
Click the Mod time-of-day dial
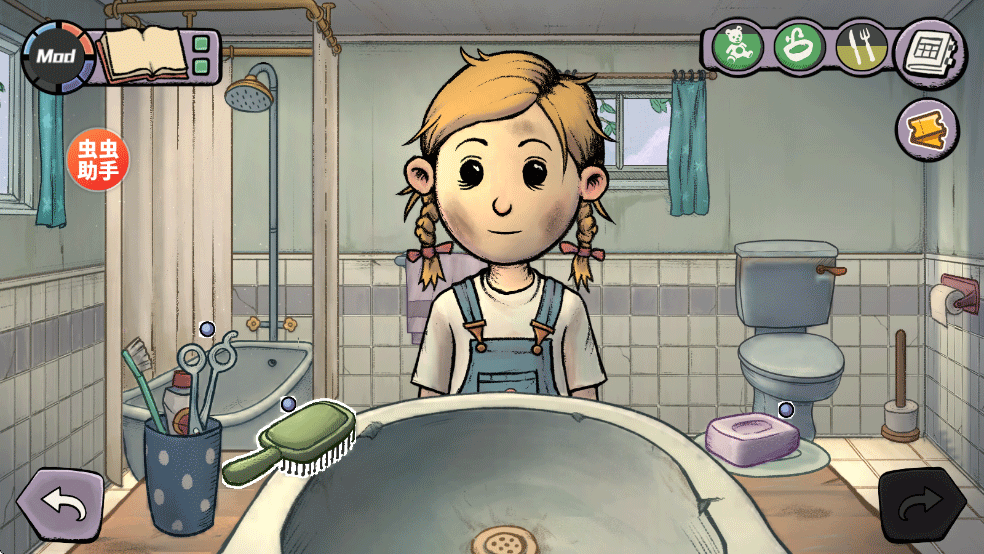58,56
